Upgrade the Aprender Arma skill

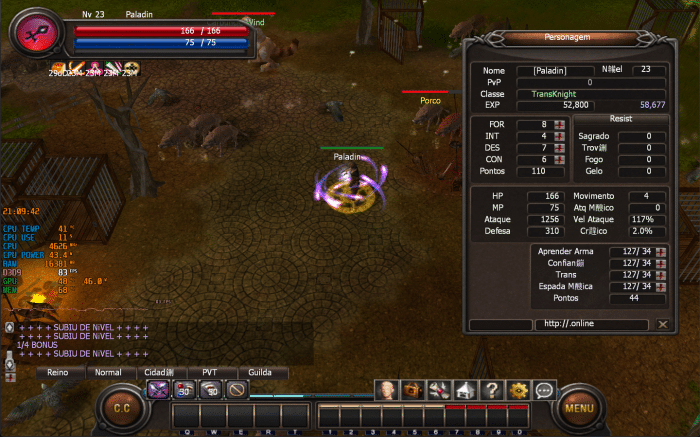point(660,251)
